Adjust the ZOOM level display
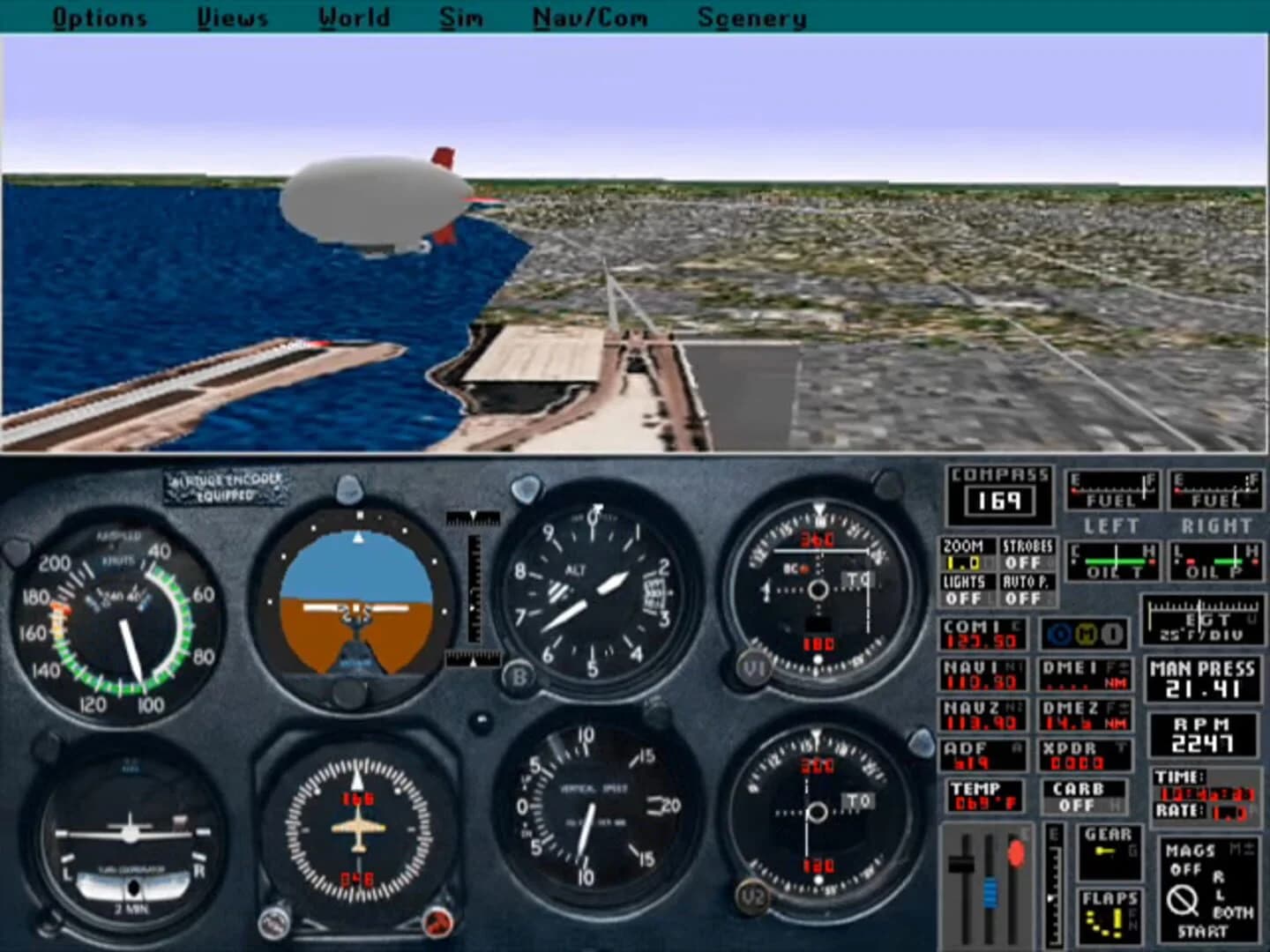Image resolution: width=1270 pixels, height=952 pixels. click(967, 555)
